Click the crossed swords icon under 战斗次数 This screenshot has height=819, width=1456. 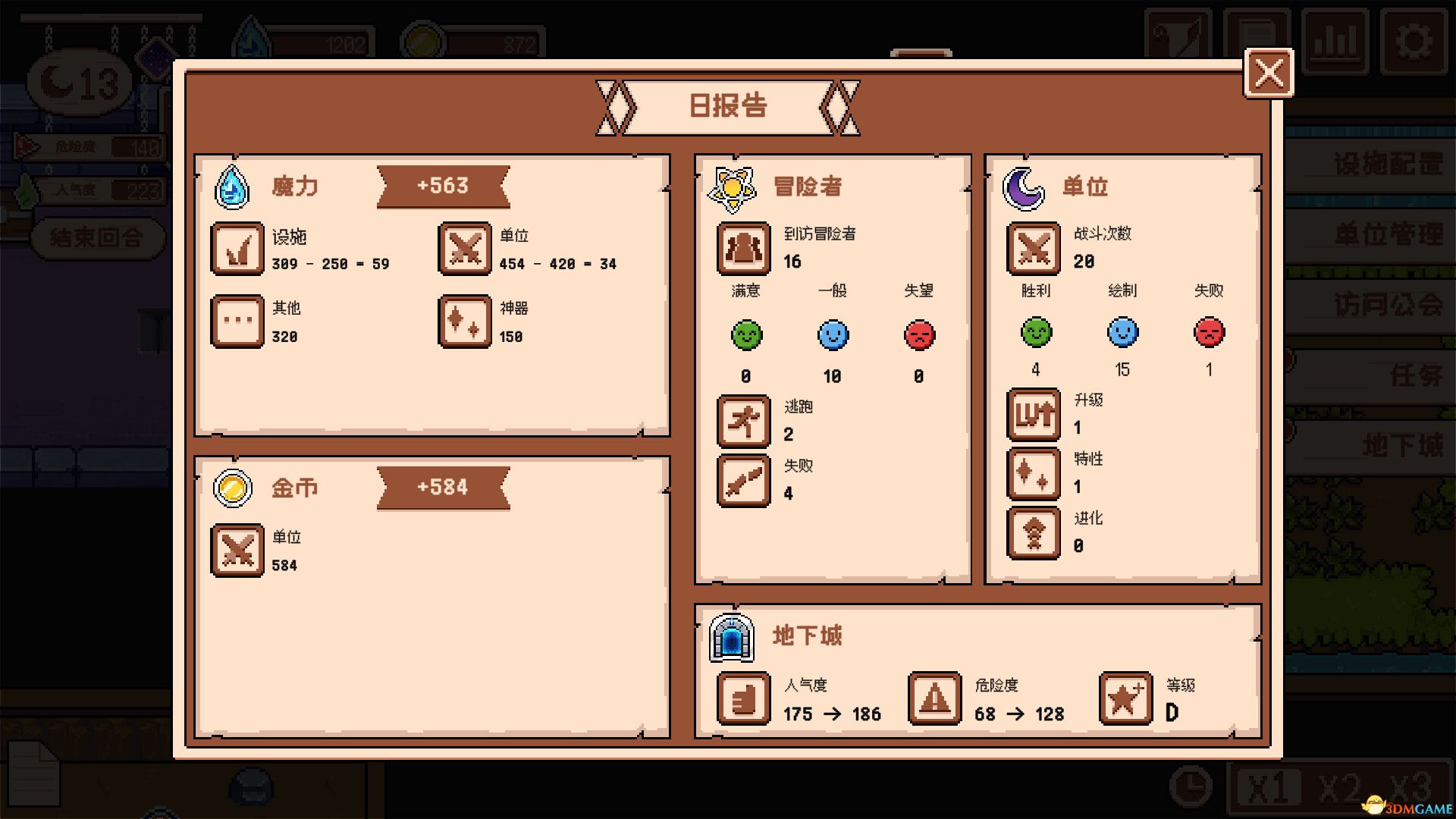click(1033, 249)
